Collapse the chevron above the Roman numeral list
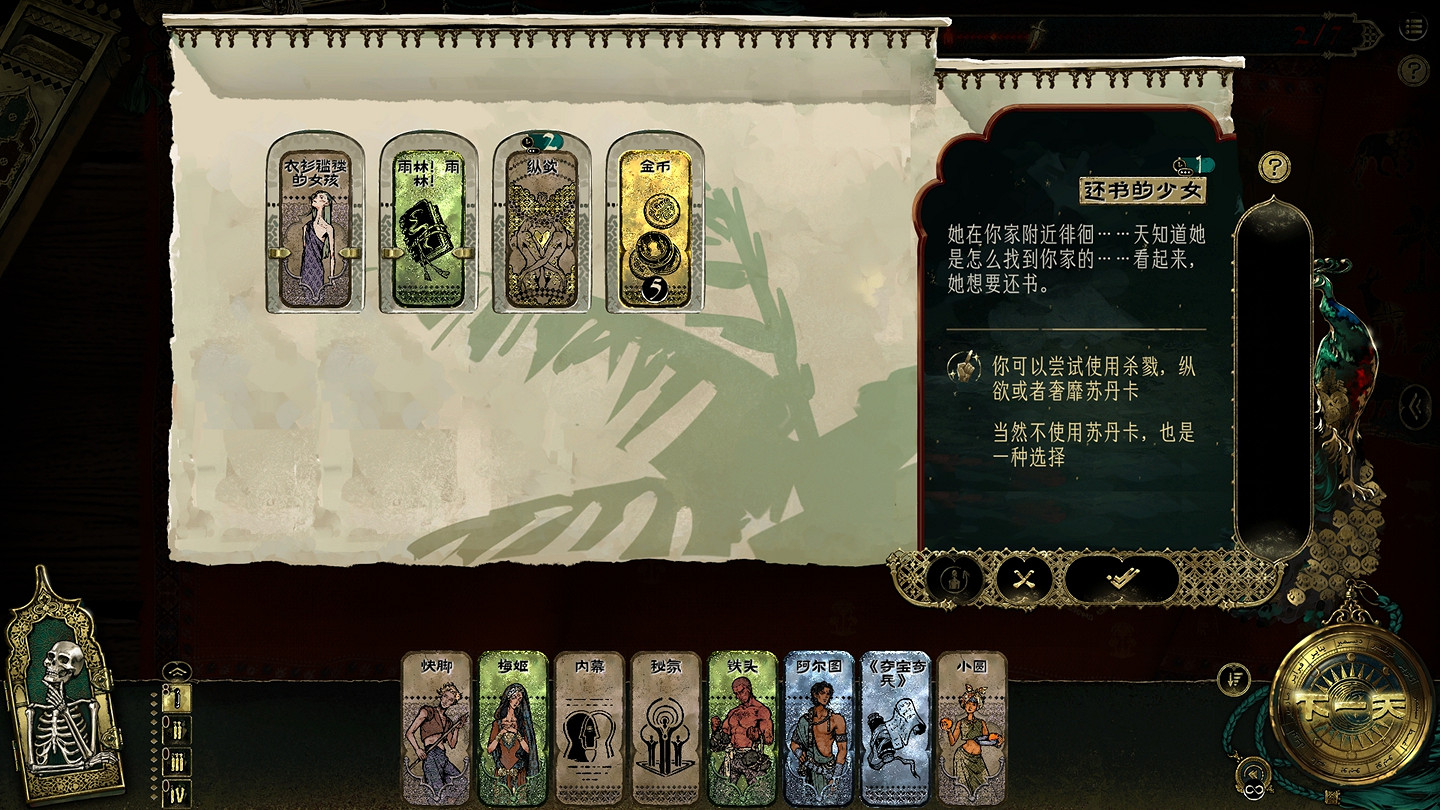The image size is (1440, 810). click(178, 671)
